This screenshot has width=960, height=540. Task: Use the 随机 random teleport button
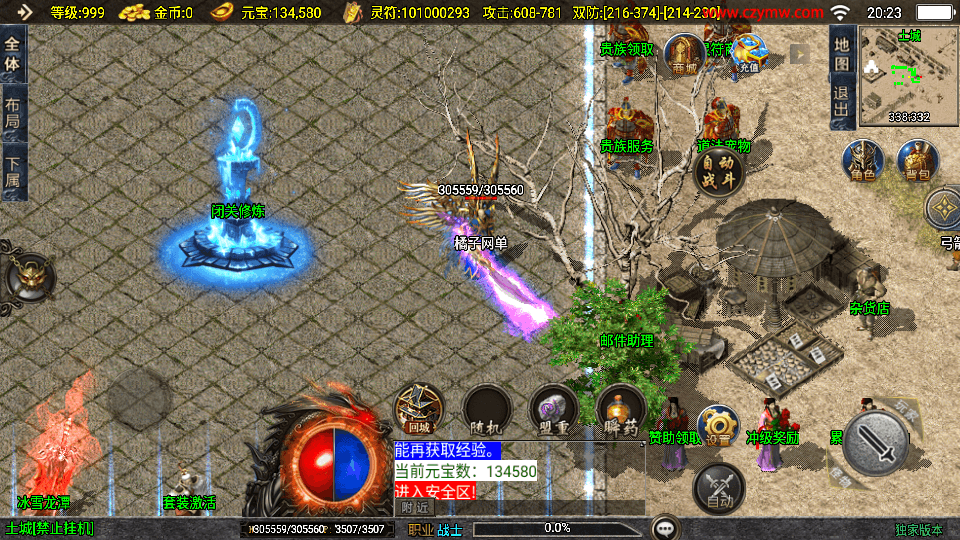488,409
